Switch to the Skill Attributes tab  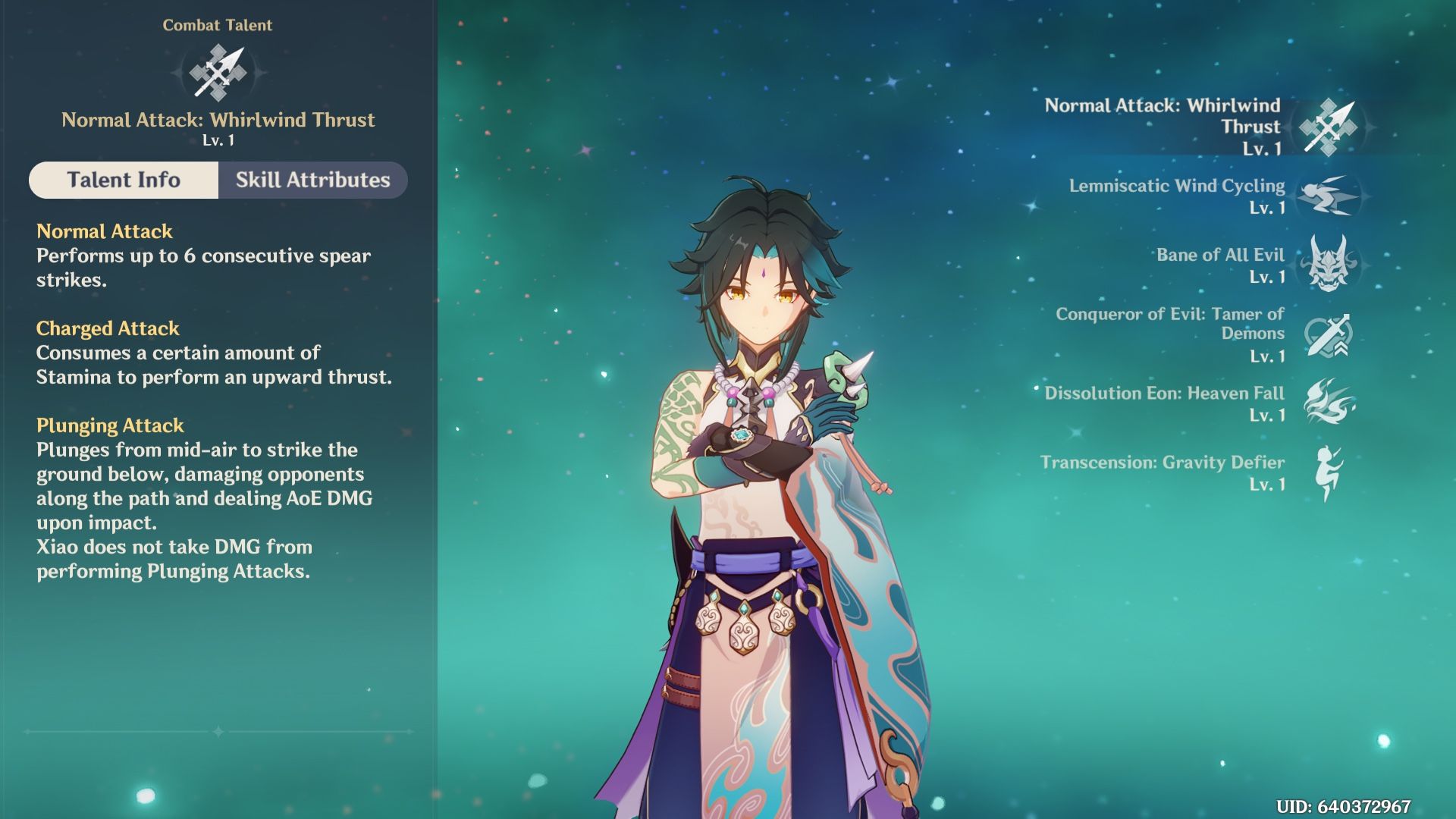click(x=312, y=180)
